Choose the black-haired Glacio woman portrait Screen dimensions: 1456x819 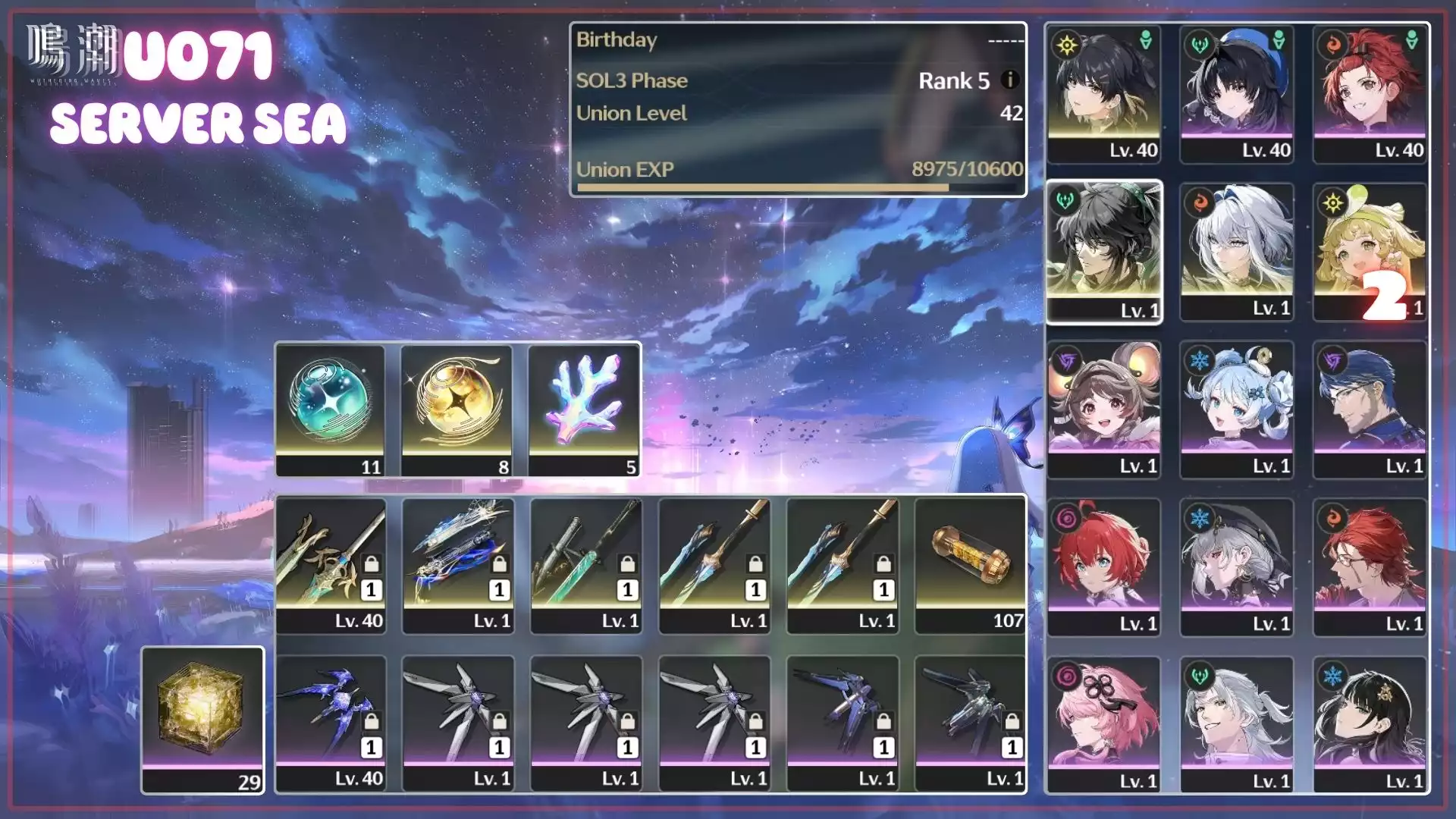click(x=1370, y=725)
